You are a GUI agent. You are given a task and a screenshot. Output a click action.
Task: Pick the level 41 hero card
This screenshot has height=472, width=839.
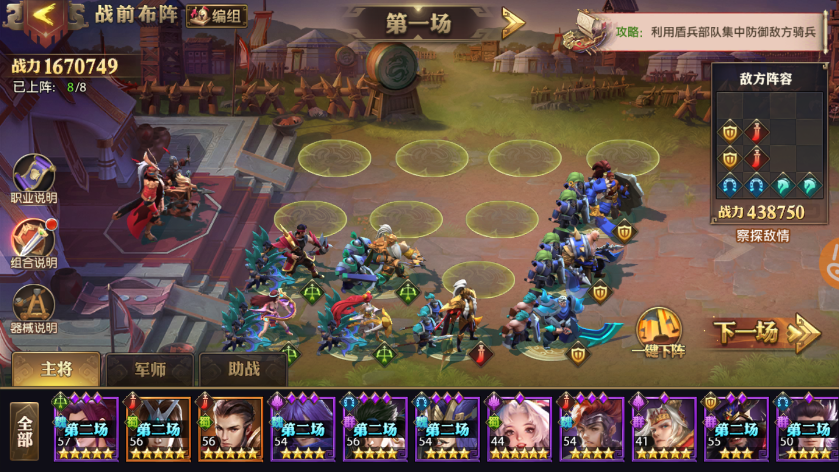click(x=663, y=429)
